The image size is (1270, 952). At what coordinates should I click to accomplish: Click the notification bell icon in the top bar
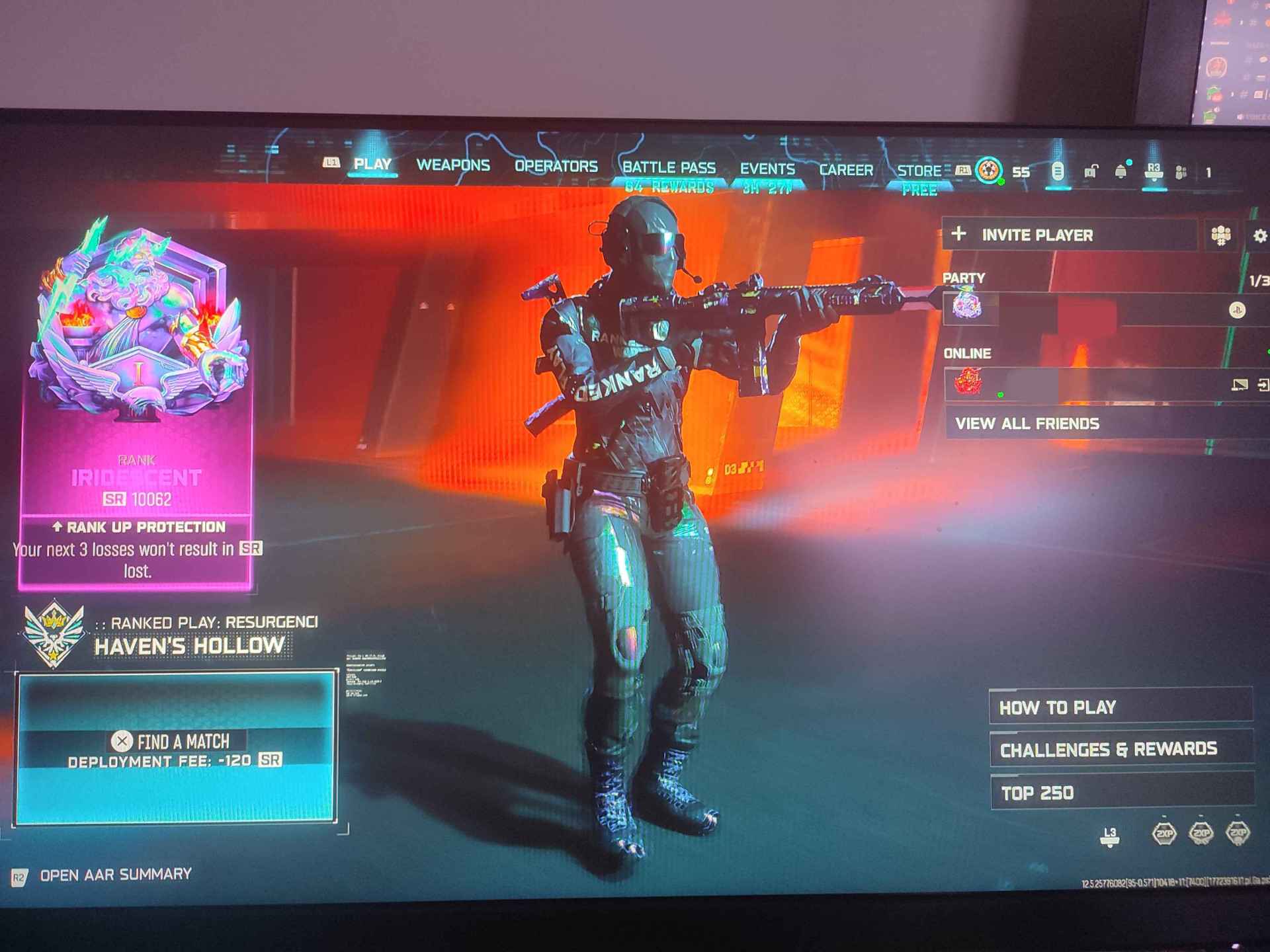pos(1120,171)
